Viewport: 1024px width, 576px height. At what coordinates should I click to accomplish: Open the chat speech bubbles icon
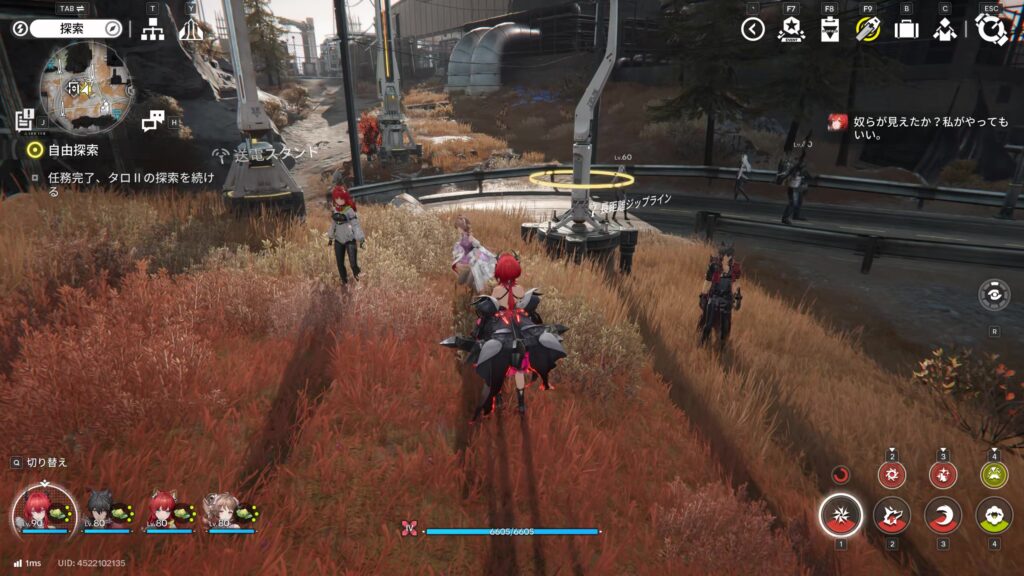point(153,121)
